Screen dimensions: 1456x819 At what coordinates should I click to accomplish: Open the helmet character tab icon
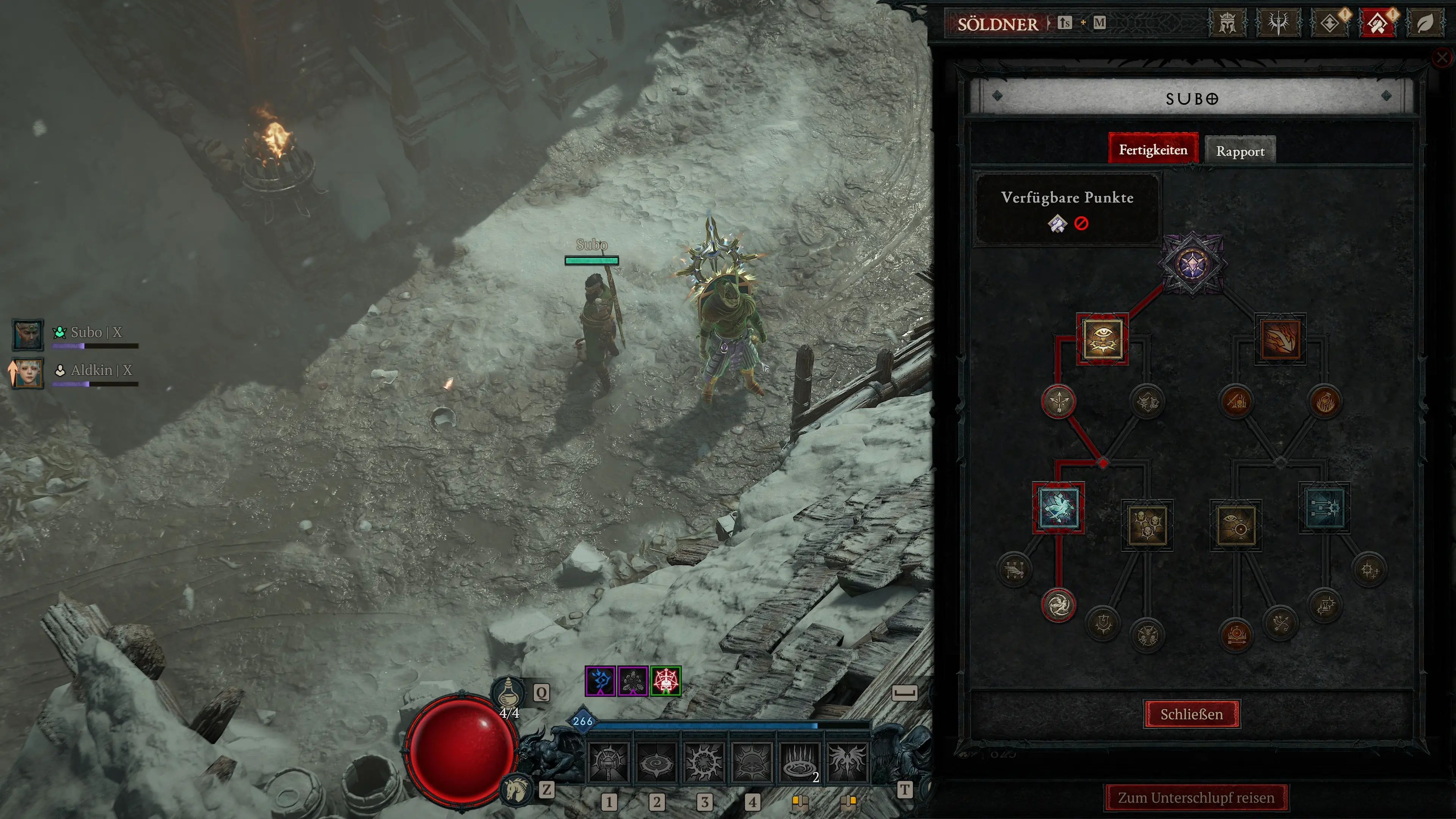[1227, 24]
